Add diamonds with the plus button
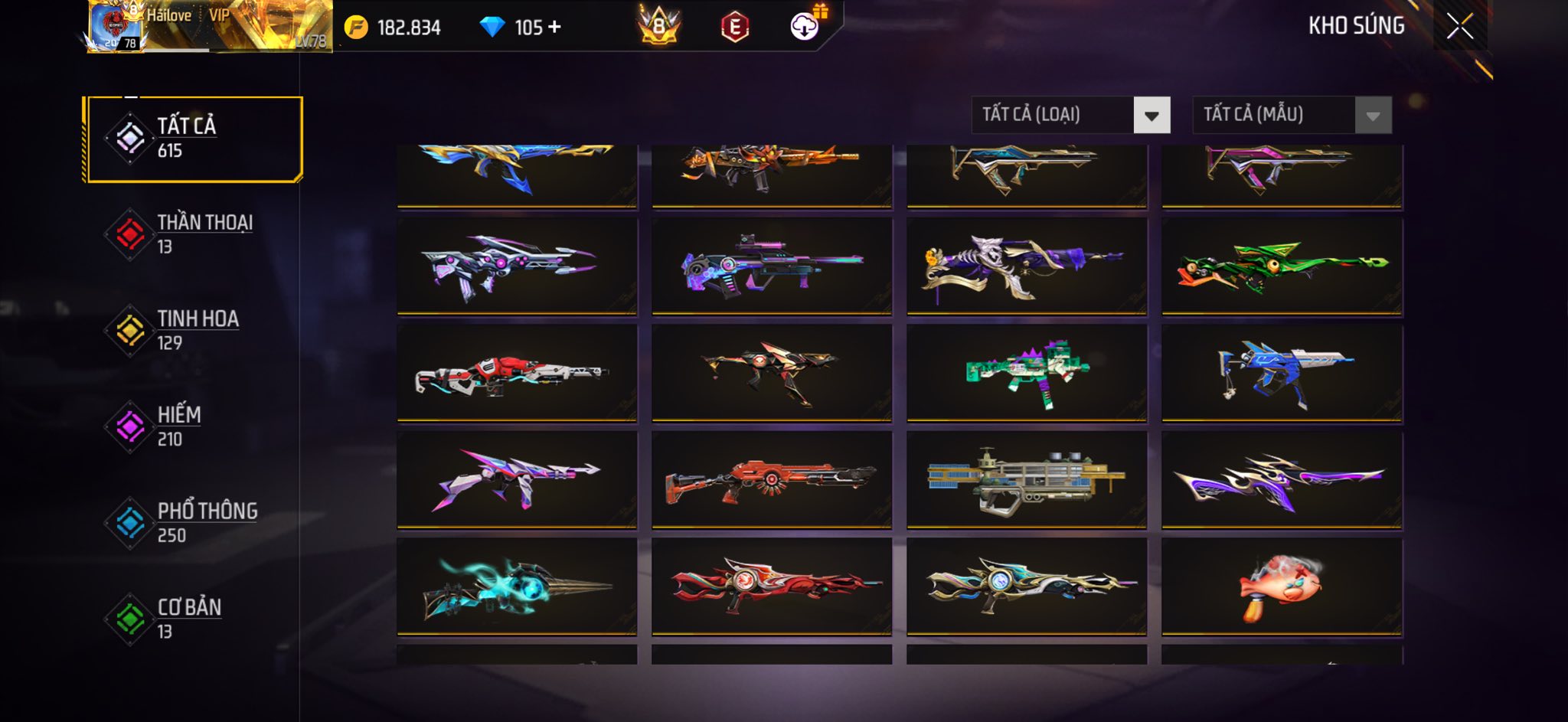The height and width of the screenshot is (722, 1568). click(x=554, y=28)
